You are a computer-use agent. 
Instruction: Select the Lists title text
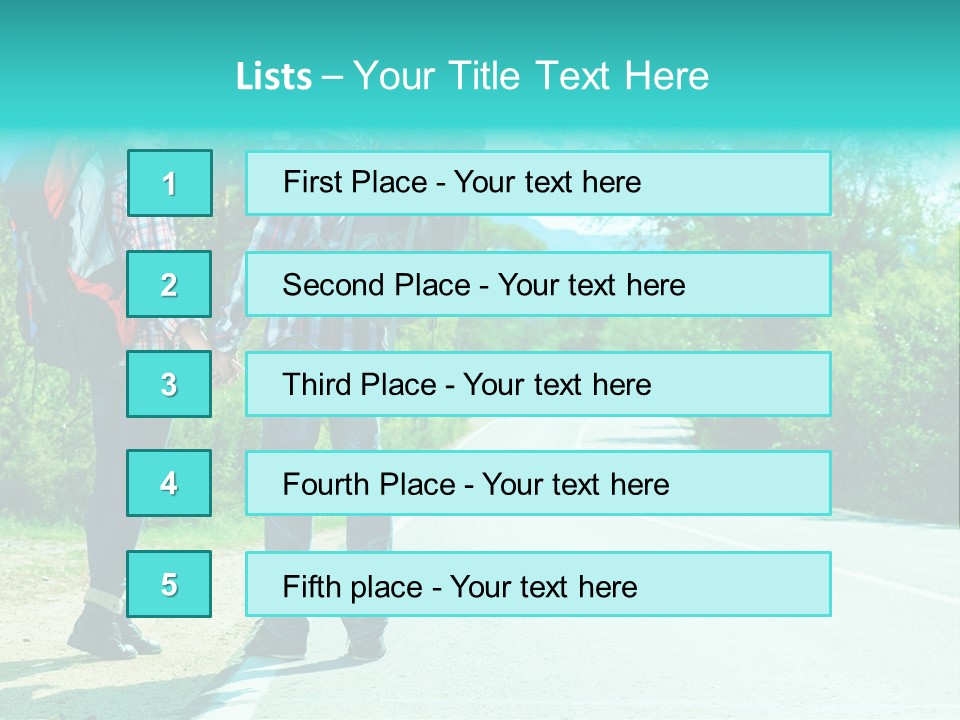click(x=472, y=76)
